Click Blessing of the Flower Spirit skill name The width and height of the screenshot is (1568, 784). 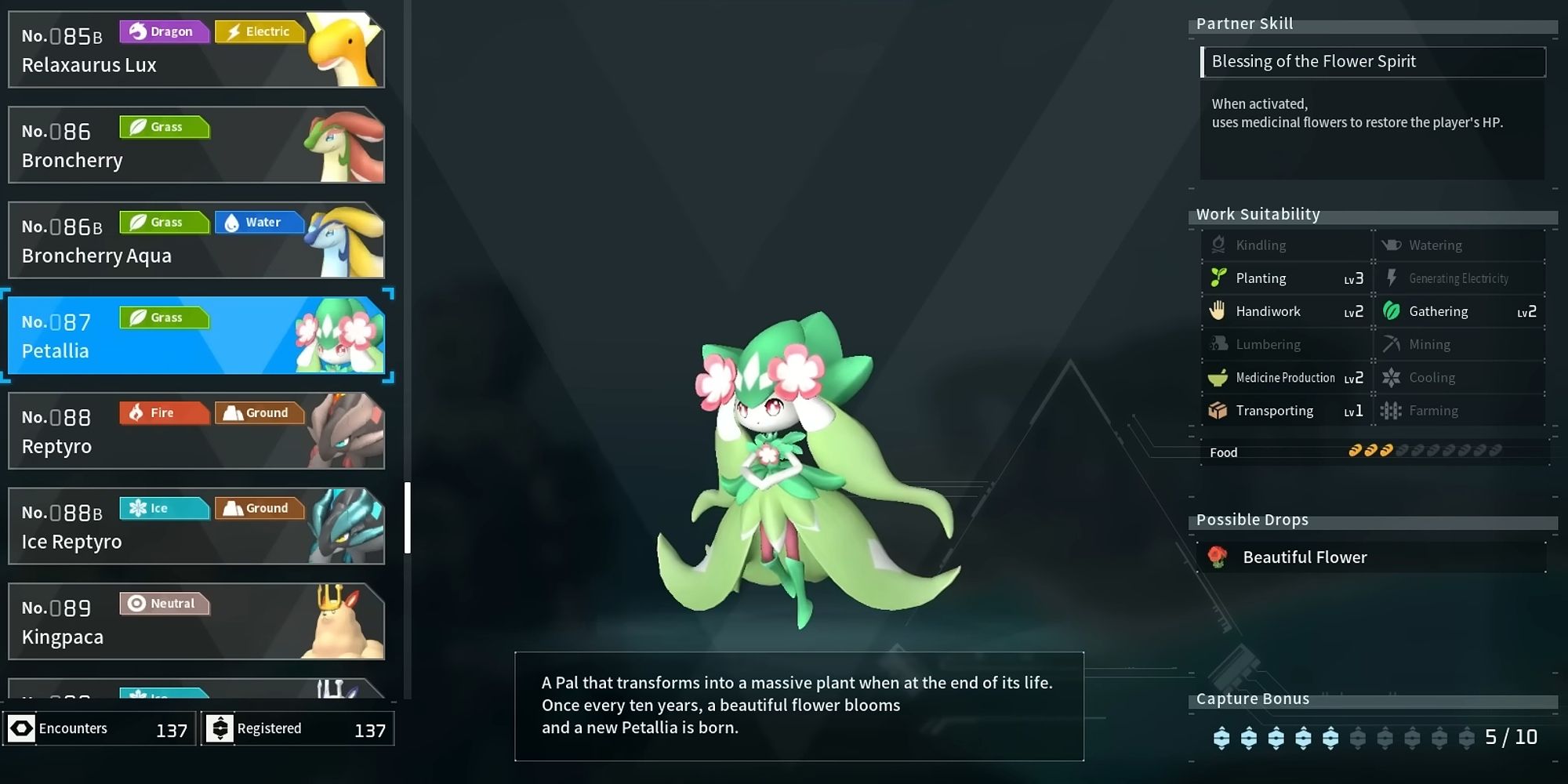point(1314,61)
